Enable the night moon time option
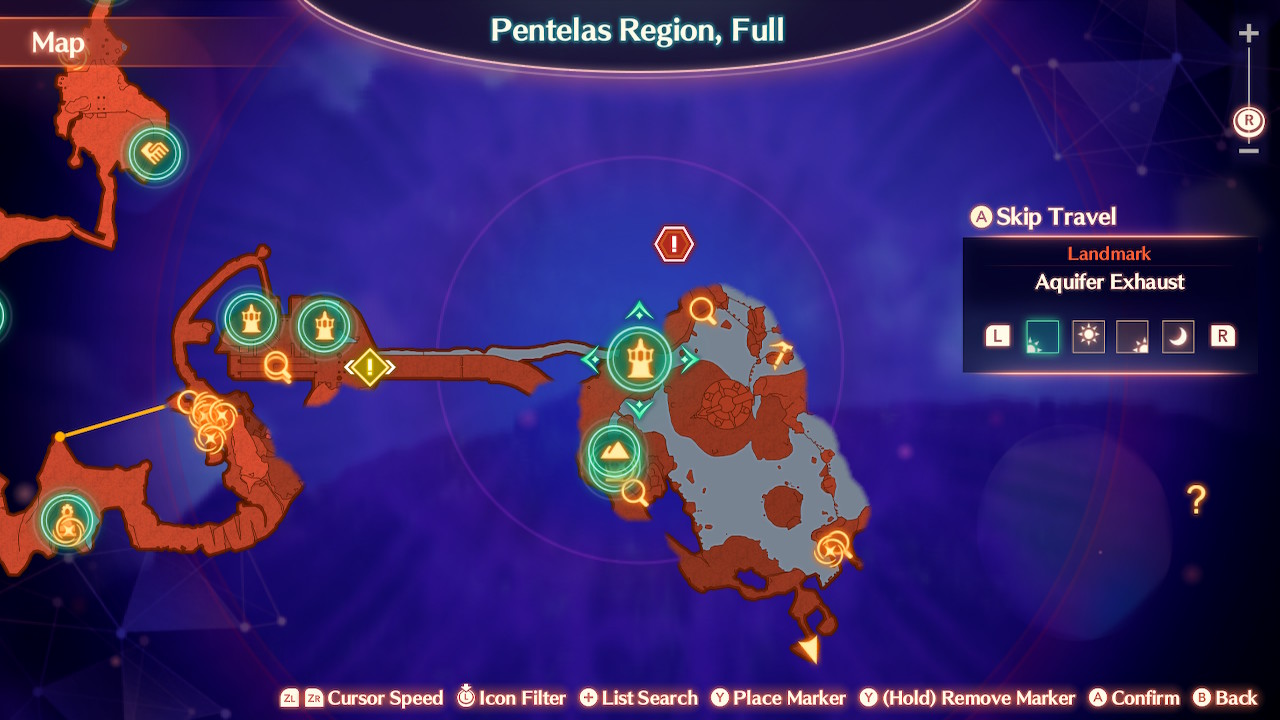 click(1178, 337)
